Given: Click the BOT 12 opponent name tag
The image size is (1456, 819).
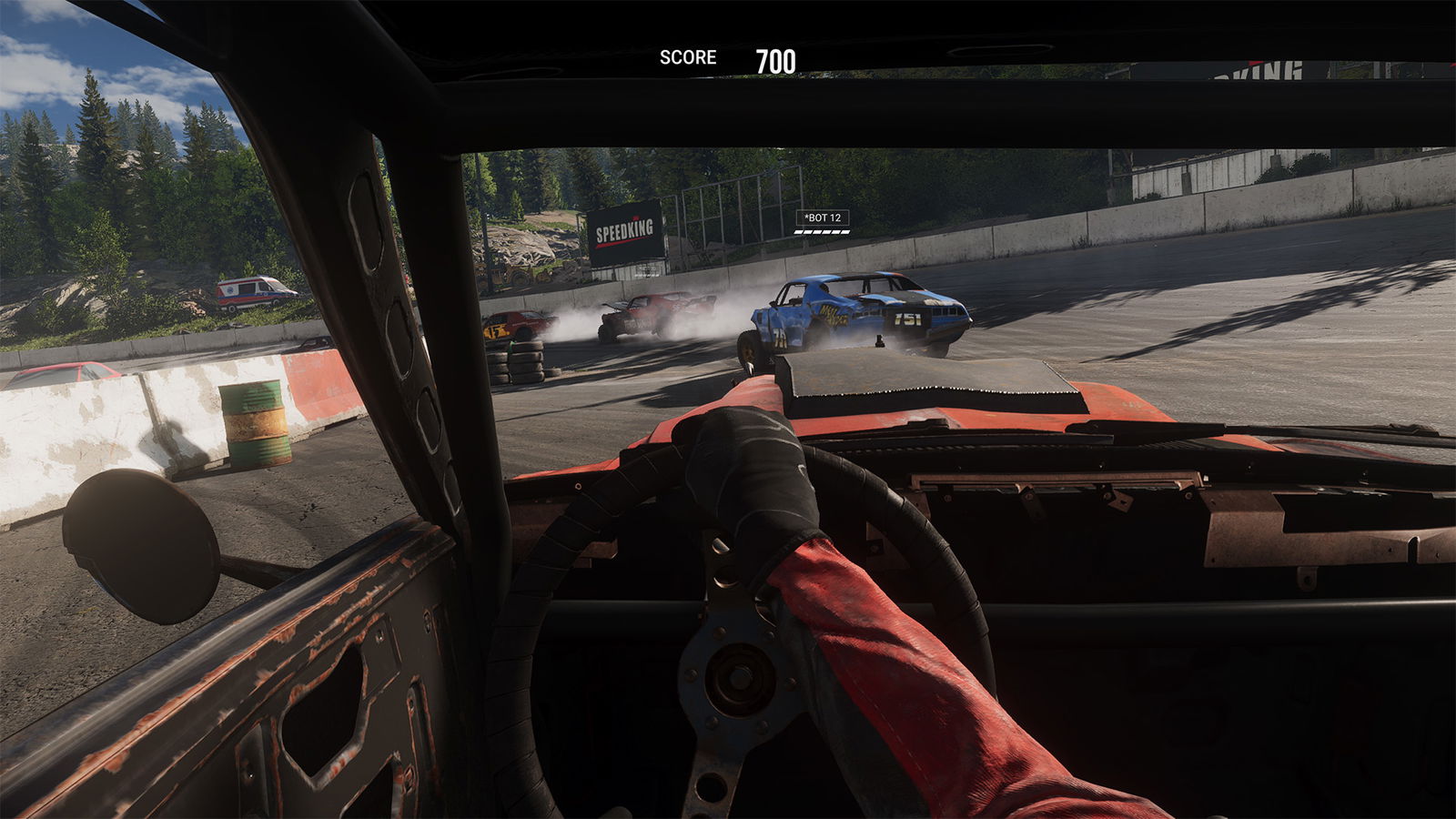Looking at the screenshot, I should point(823,217).
